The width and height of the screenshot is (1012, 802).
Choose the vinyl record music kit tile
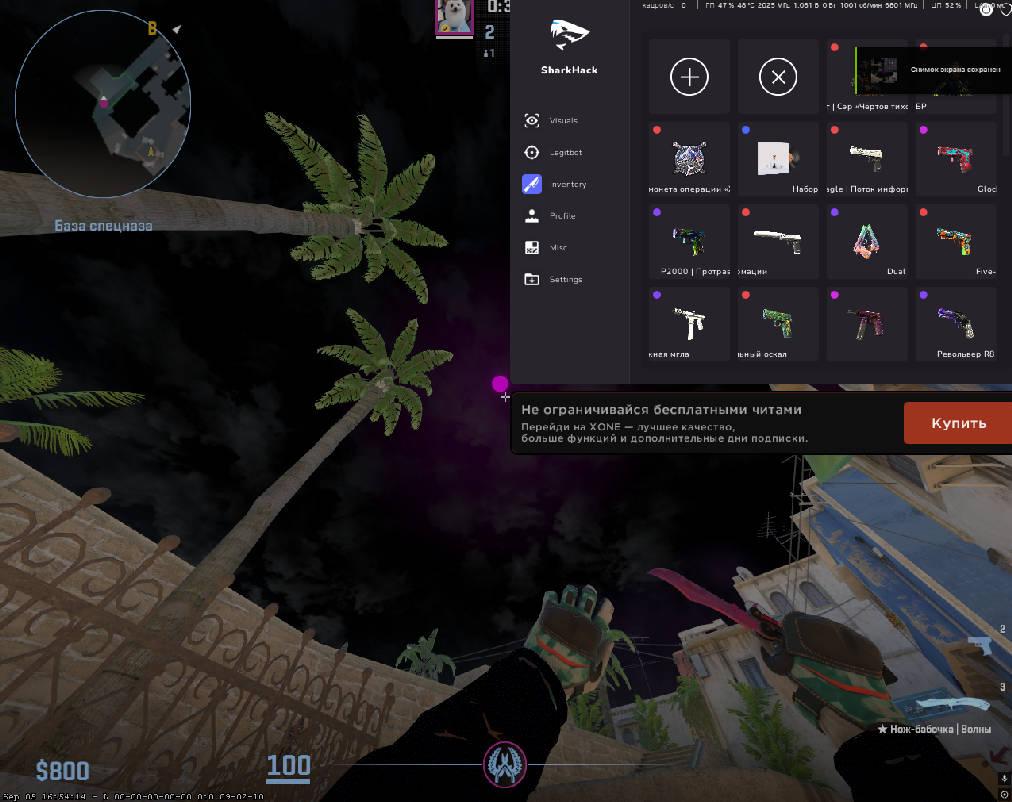(778, 159)
